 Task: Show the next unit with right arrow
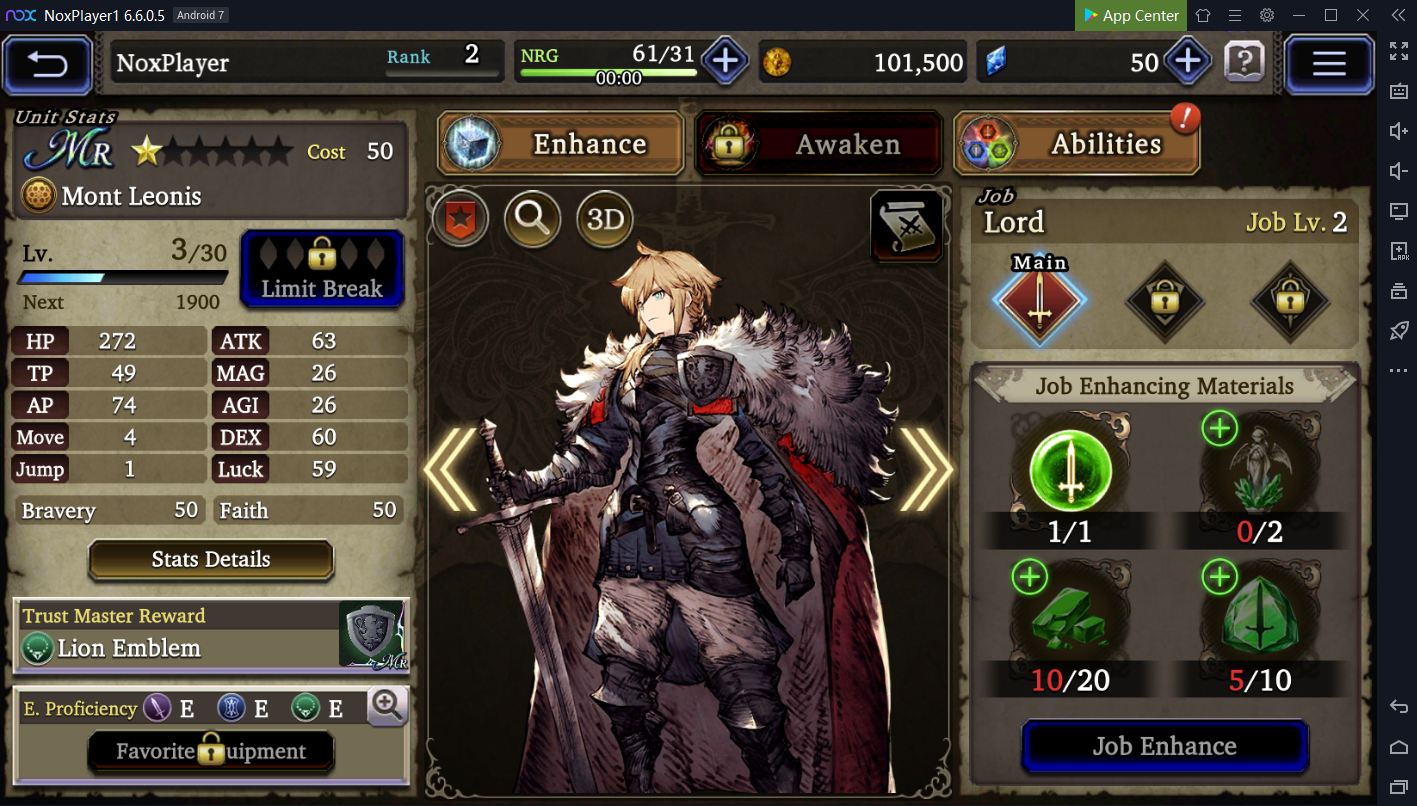click(925, 470)
